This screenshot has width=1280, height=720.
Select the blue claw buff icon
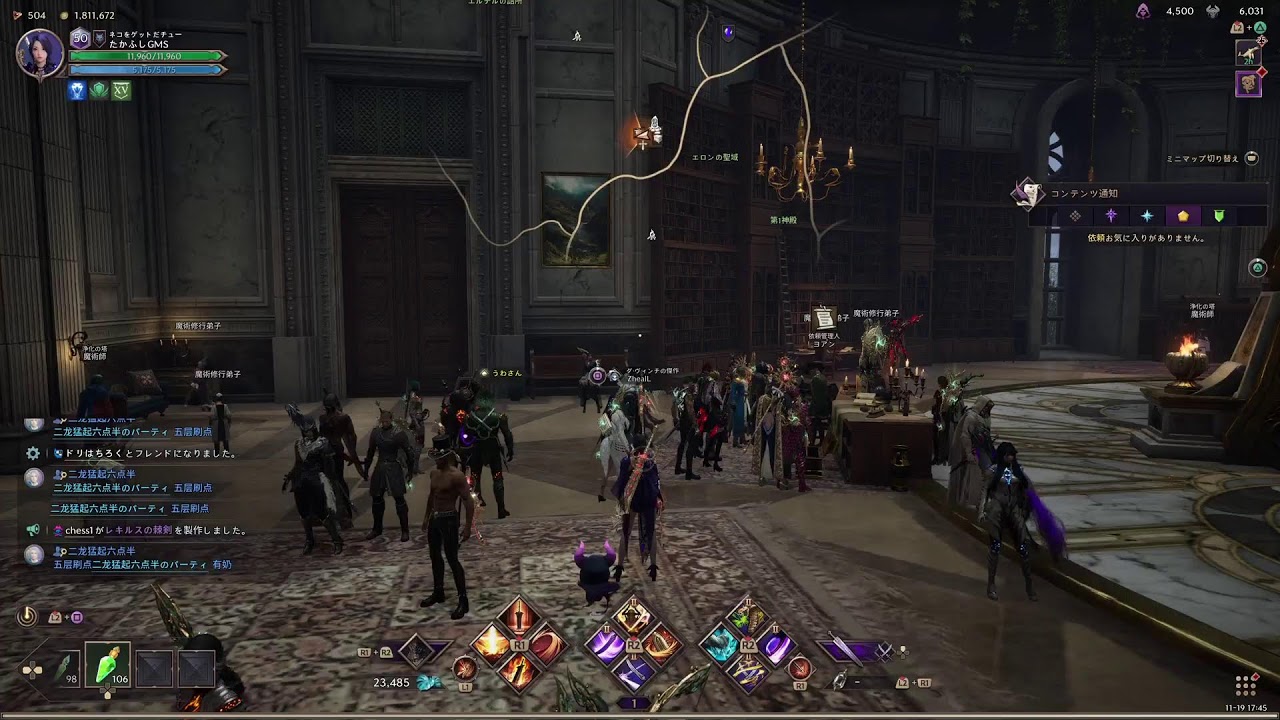point(77,90)
